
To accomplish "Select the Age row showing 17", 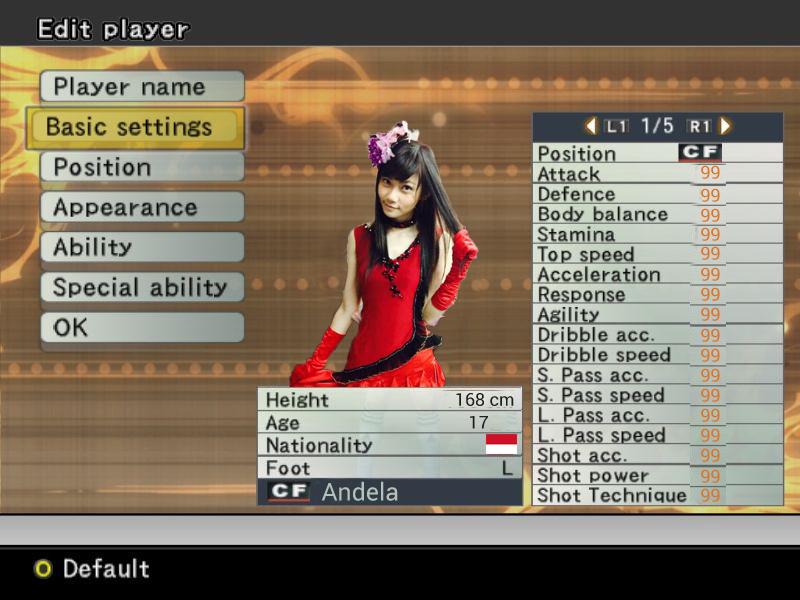I will click(x=389, y=422).
